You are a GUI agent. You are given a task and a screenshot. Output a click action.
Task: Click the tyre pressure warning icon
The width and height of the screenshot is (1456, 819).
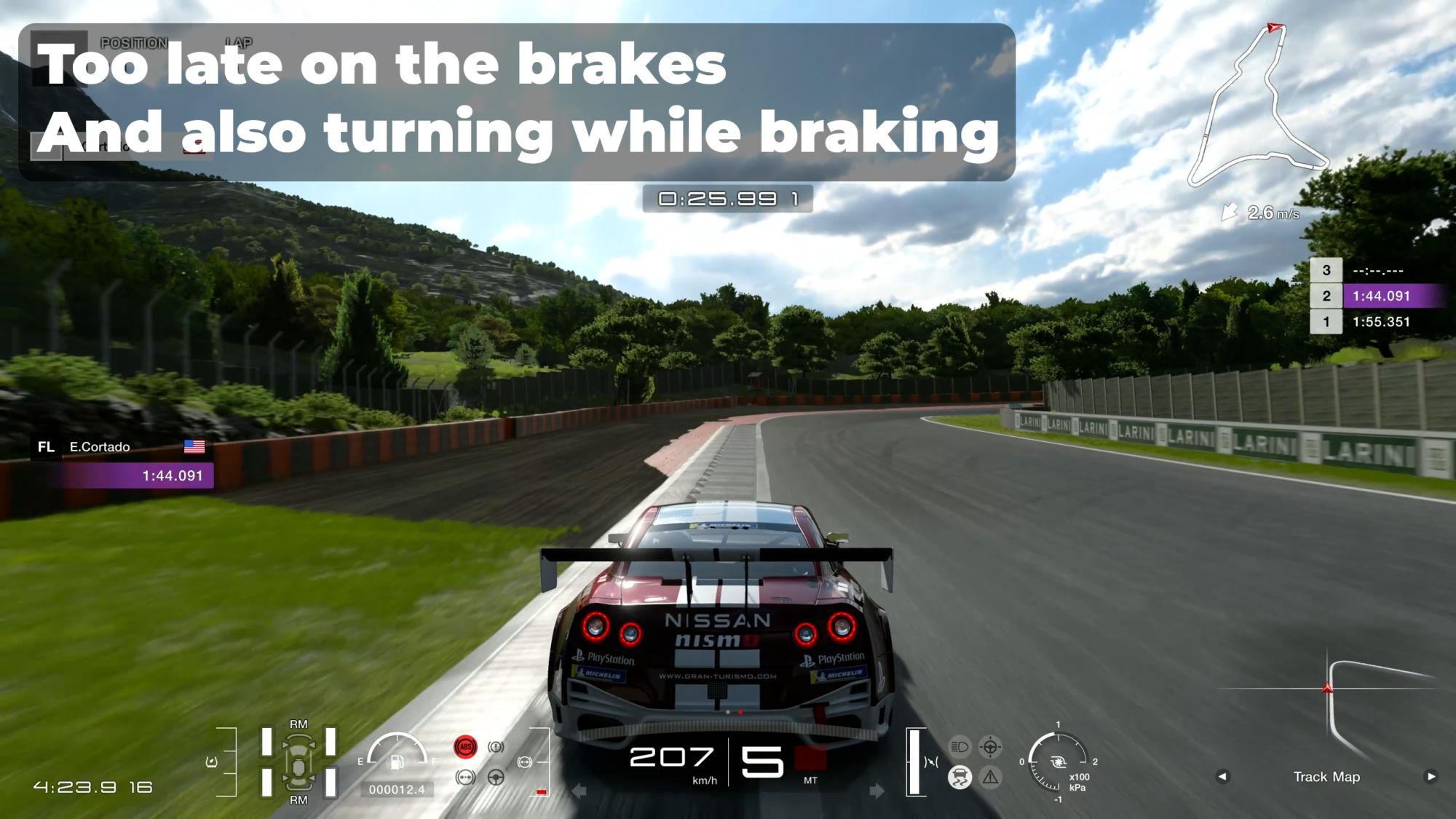pyautogui.click(x=465, y=778)
